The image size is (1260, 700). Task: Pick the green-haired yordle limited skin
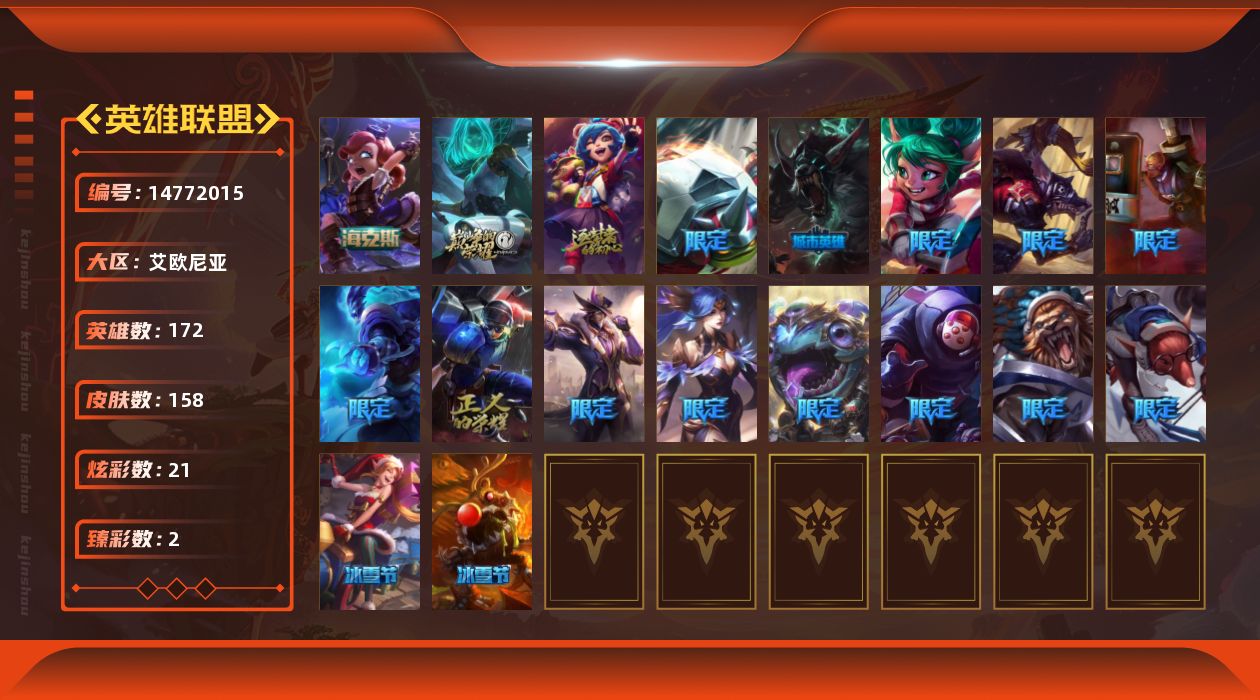point(930,195)
